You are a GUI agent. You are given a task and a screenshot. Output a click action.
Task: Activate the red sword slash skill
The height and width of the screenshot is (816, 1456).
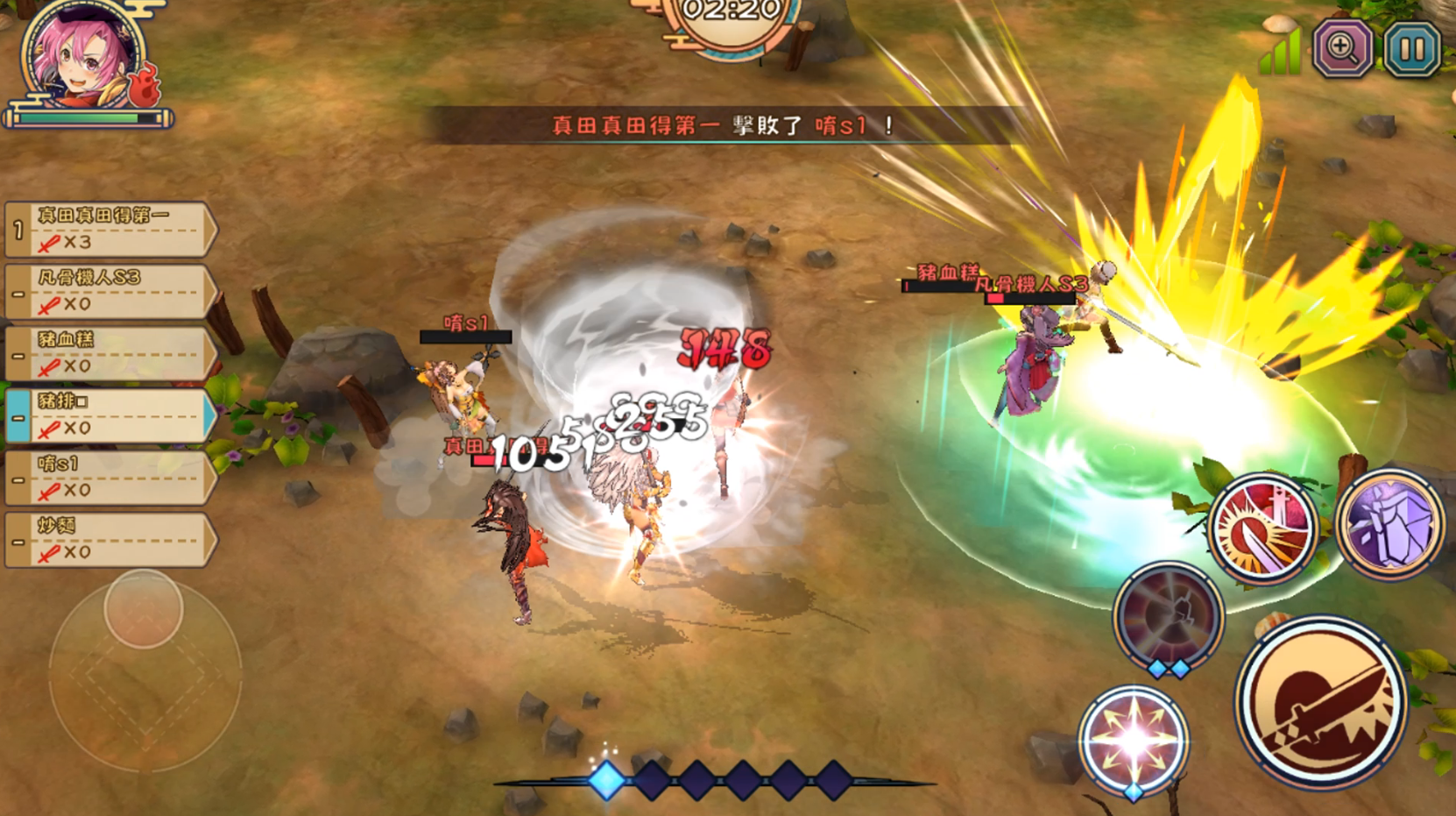tap(1262, 529)
